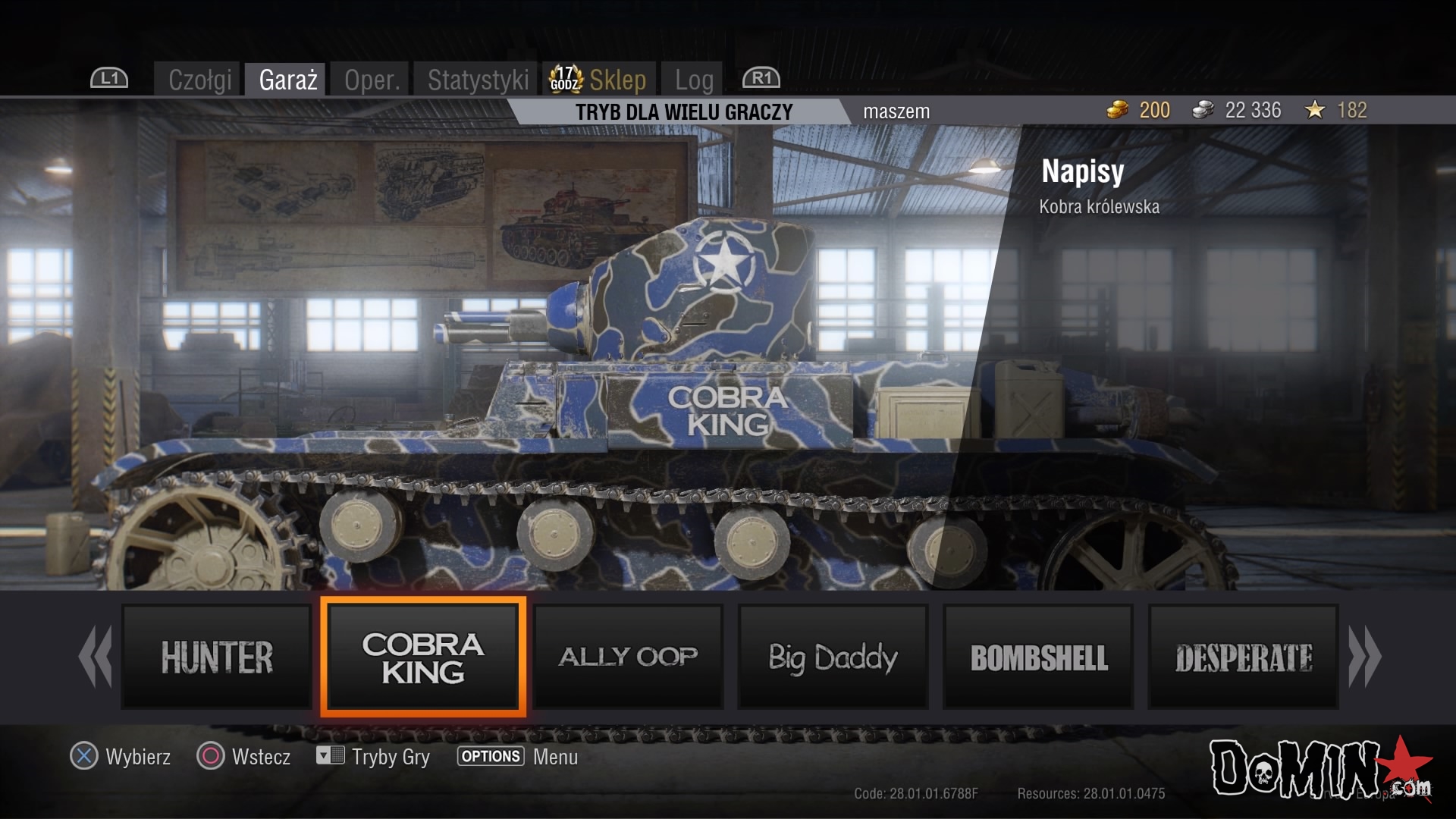Screen dimensions: 1456x819
Task: Choose the Big Daddy inscription tile
Action: (833, 657)
